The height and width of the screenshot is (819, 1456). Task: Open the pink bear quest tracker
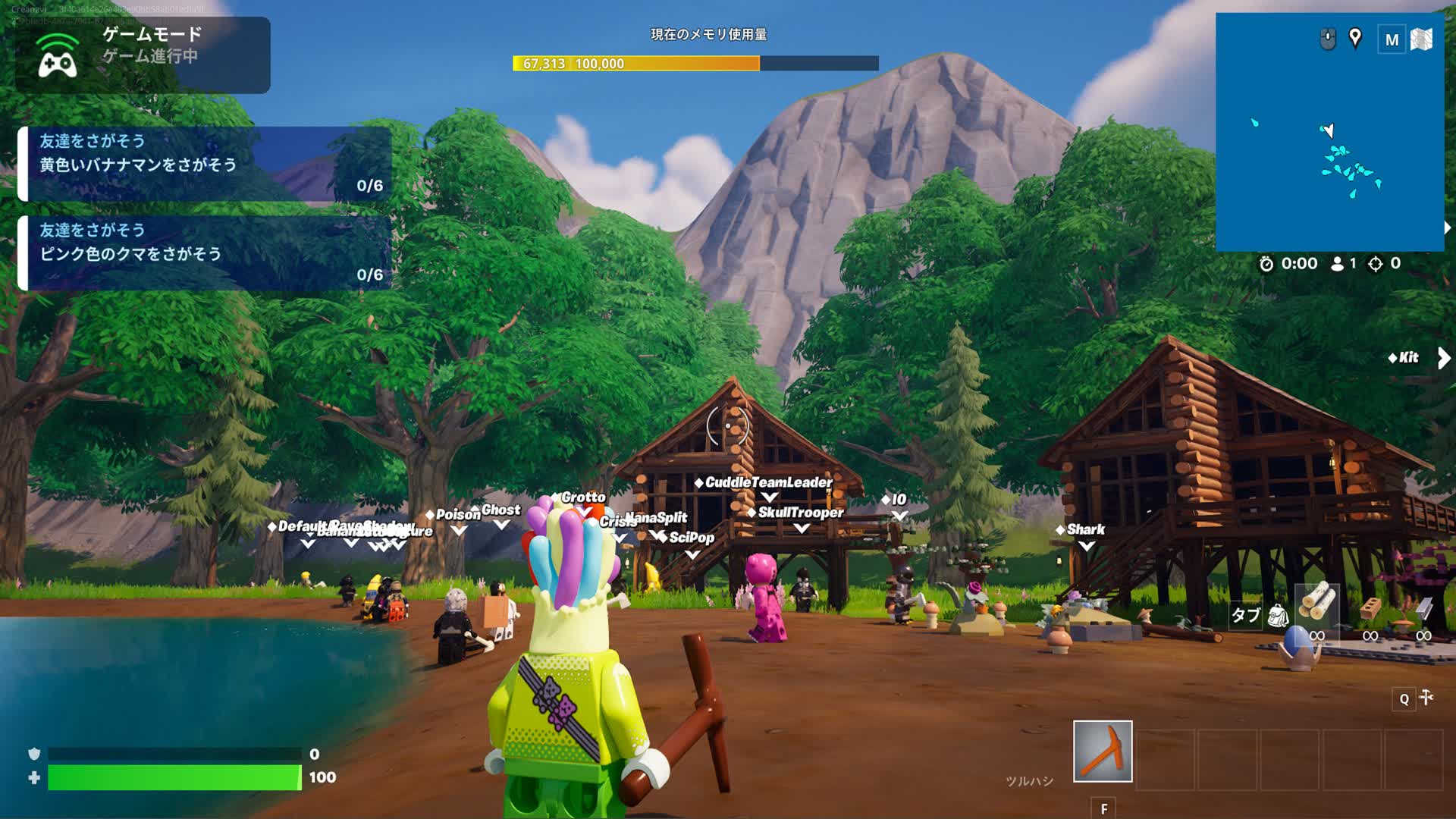(205, 253)
